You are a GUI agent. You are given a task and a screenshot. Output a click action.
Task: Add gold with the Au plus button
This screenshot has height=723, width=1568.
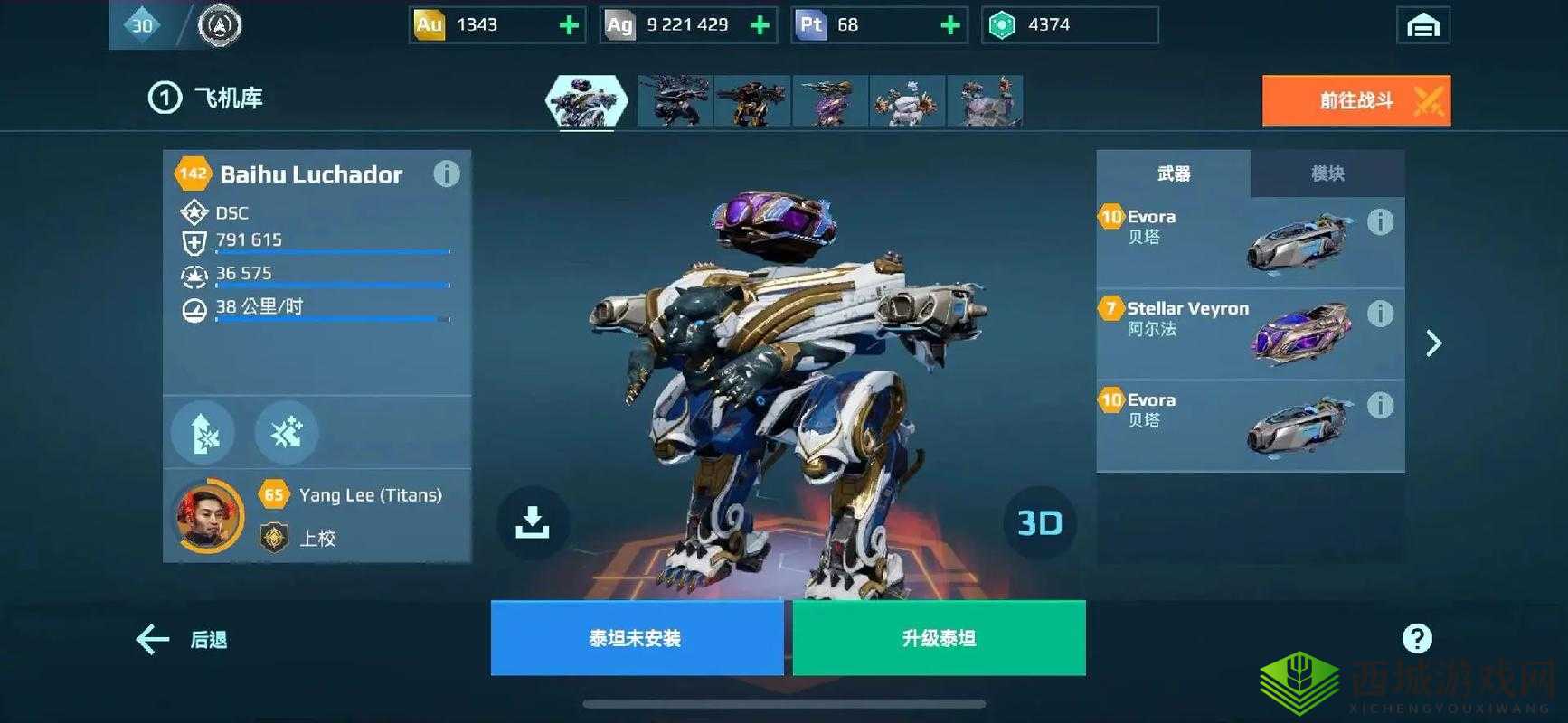pos(568,24)
